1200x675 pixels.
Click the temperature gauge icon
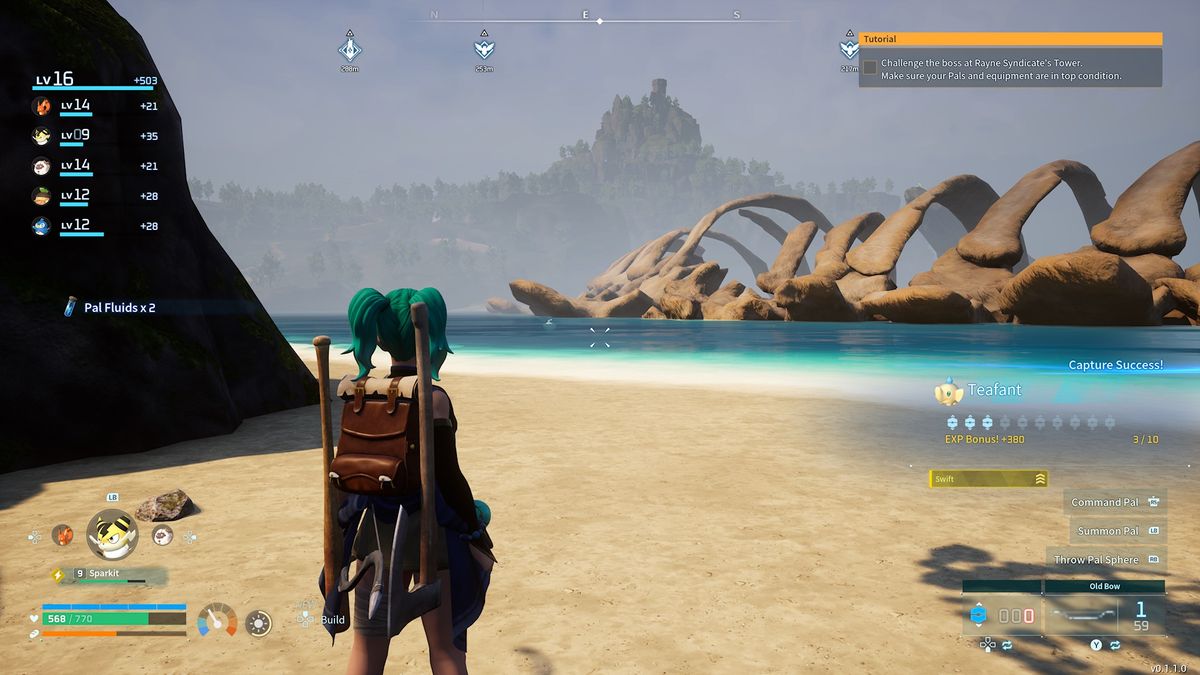tap(217, 621)
